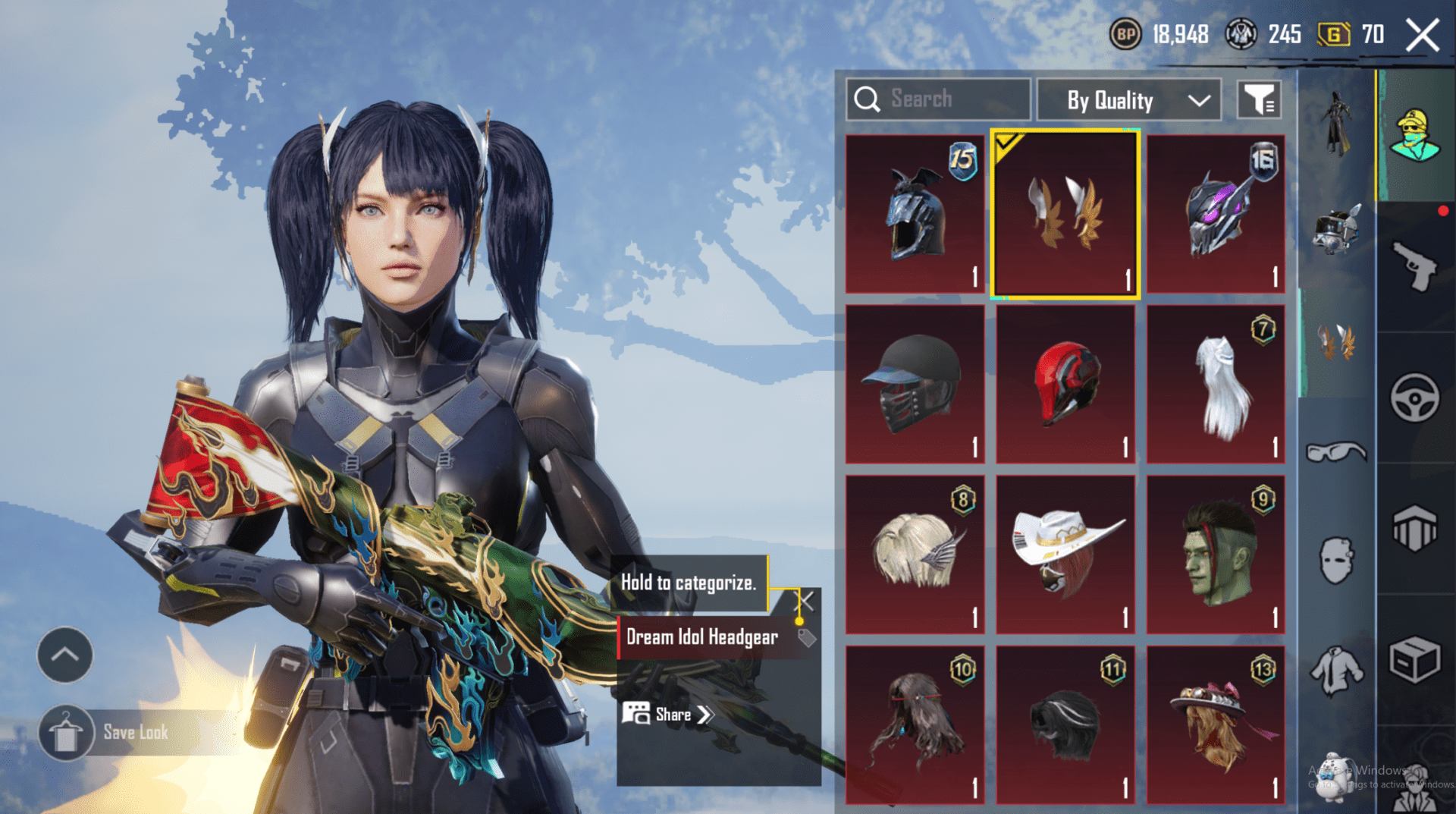Viewport: 1456px width, 814px height.
Task: Open the steering wheel vehicles tab
Action: coord(1415,398)
